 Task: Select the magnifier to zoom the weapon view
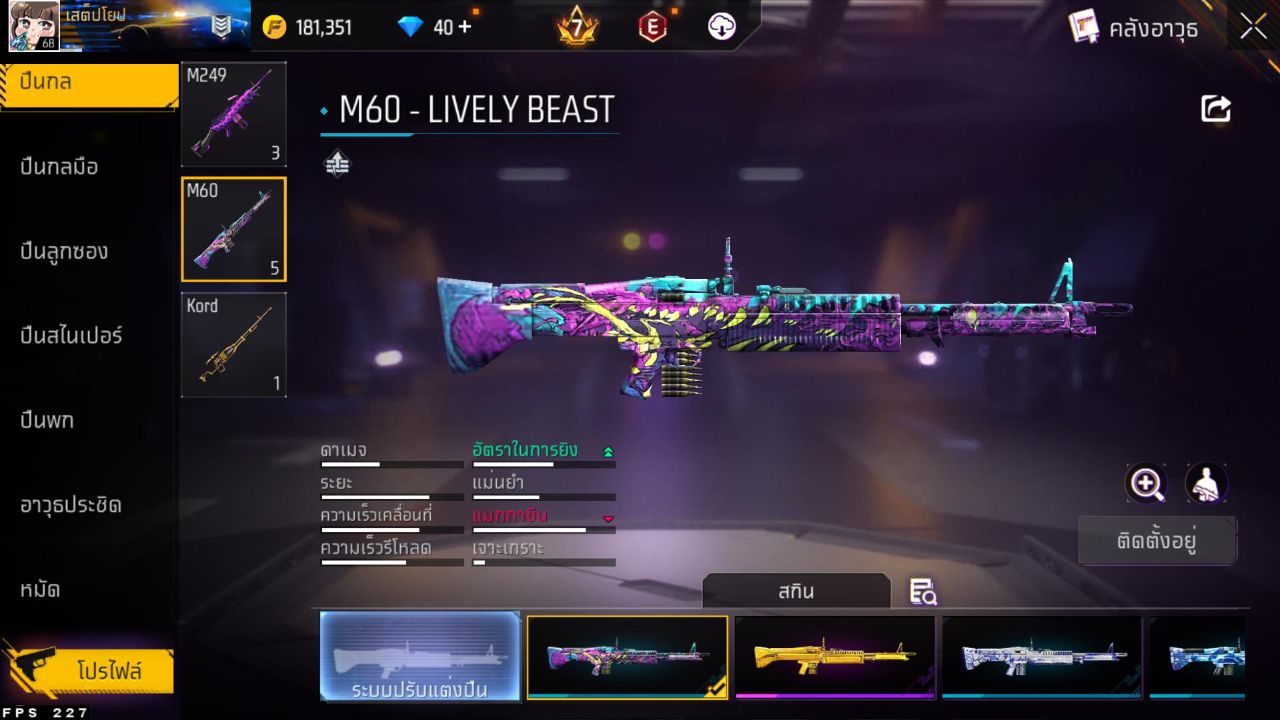1146,484
